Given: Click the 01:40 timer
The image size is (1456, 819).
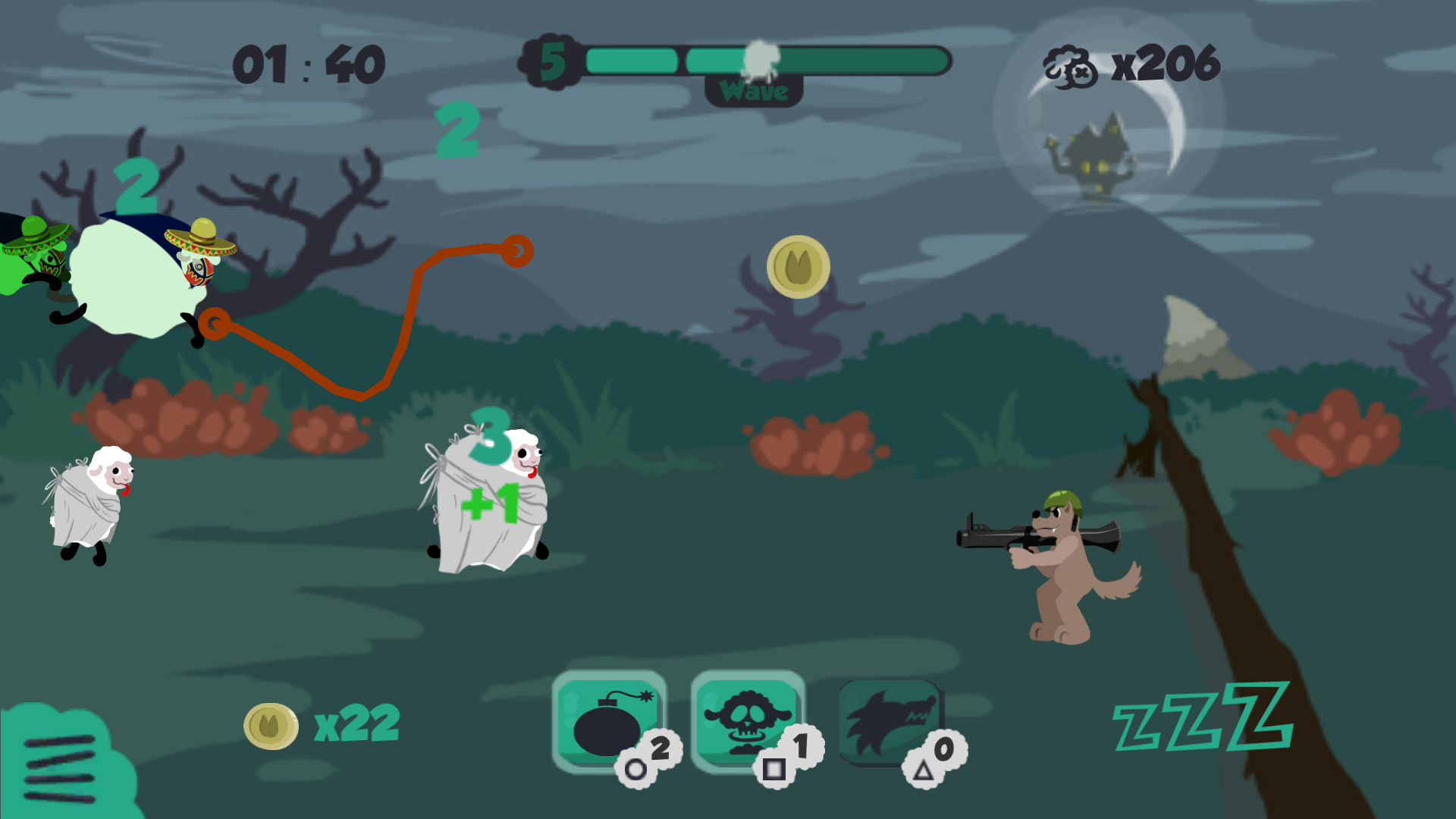Looking at the screenshot, I should tap(308, 62).
